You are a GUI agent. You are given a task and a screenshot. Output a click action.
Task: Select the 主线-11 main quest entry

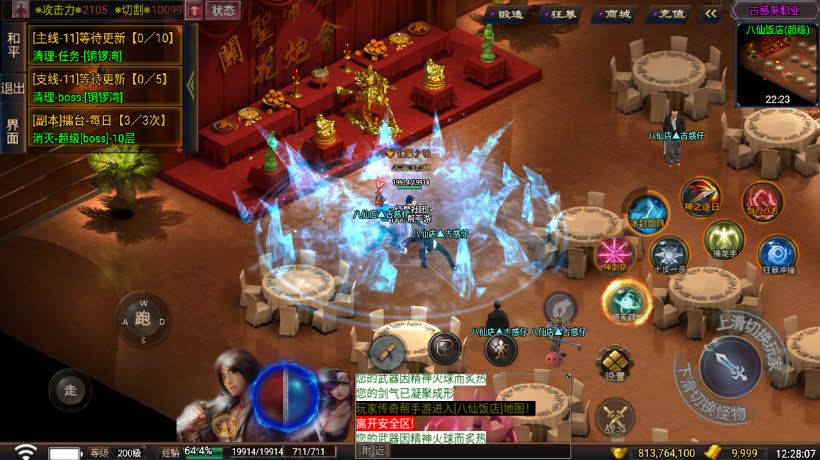click(x=105, y=46)
